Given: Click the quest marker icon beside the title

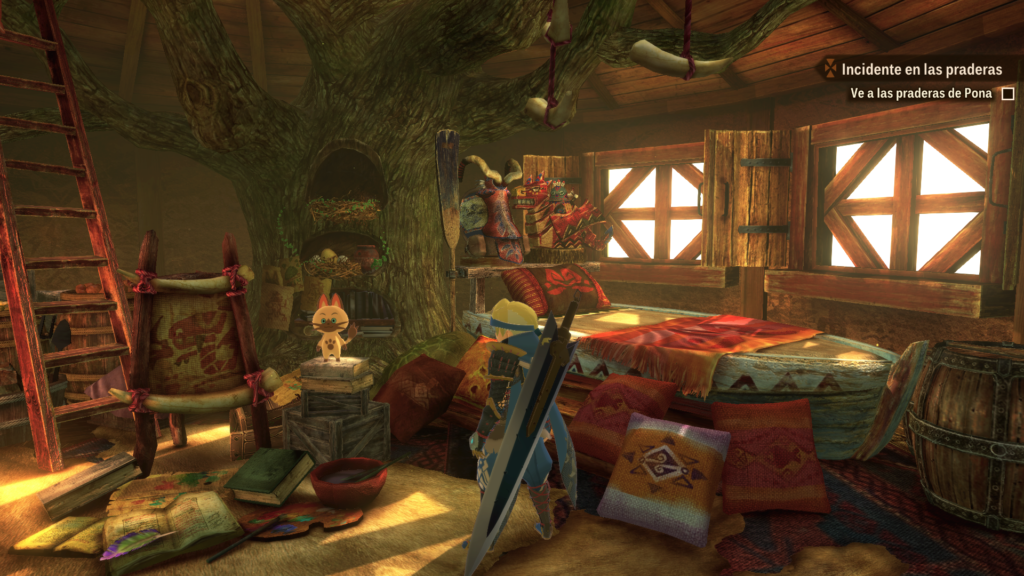Looking at the screenshot, I should coord(827,70).
